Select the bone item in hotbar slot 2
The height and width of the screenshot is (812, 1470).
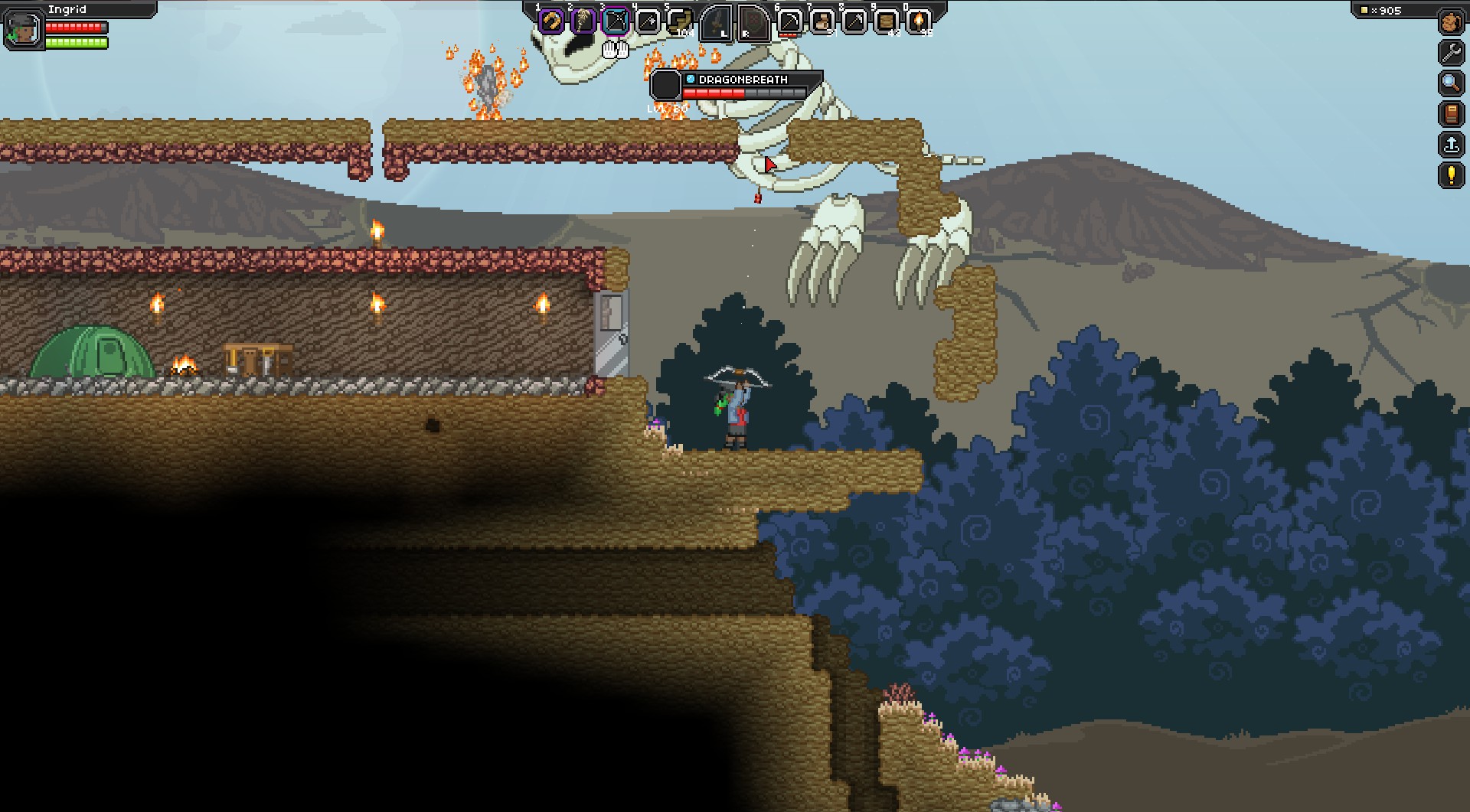pyautogui.click(x=583, y=22)
